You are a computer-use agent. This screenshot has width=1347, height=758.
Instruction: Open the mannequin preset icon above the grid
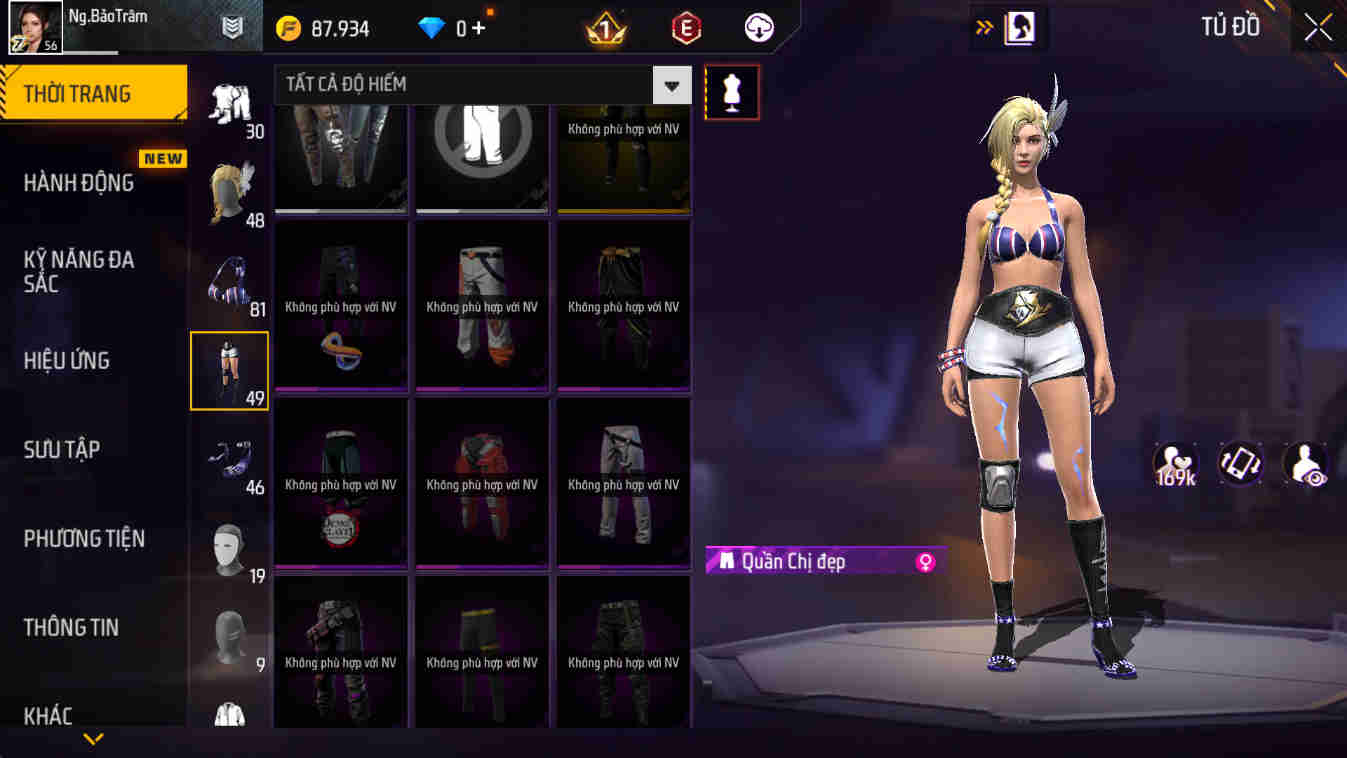coord(731,92)
